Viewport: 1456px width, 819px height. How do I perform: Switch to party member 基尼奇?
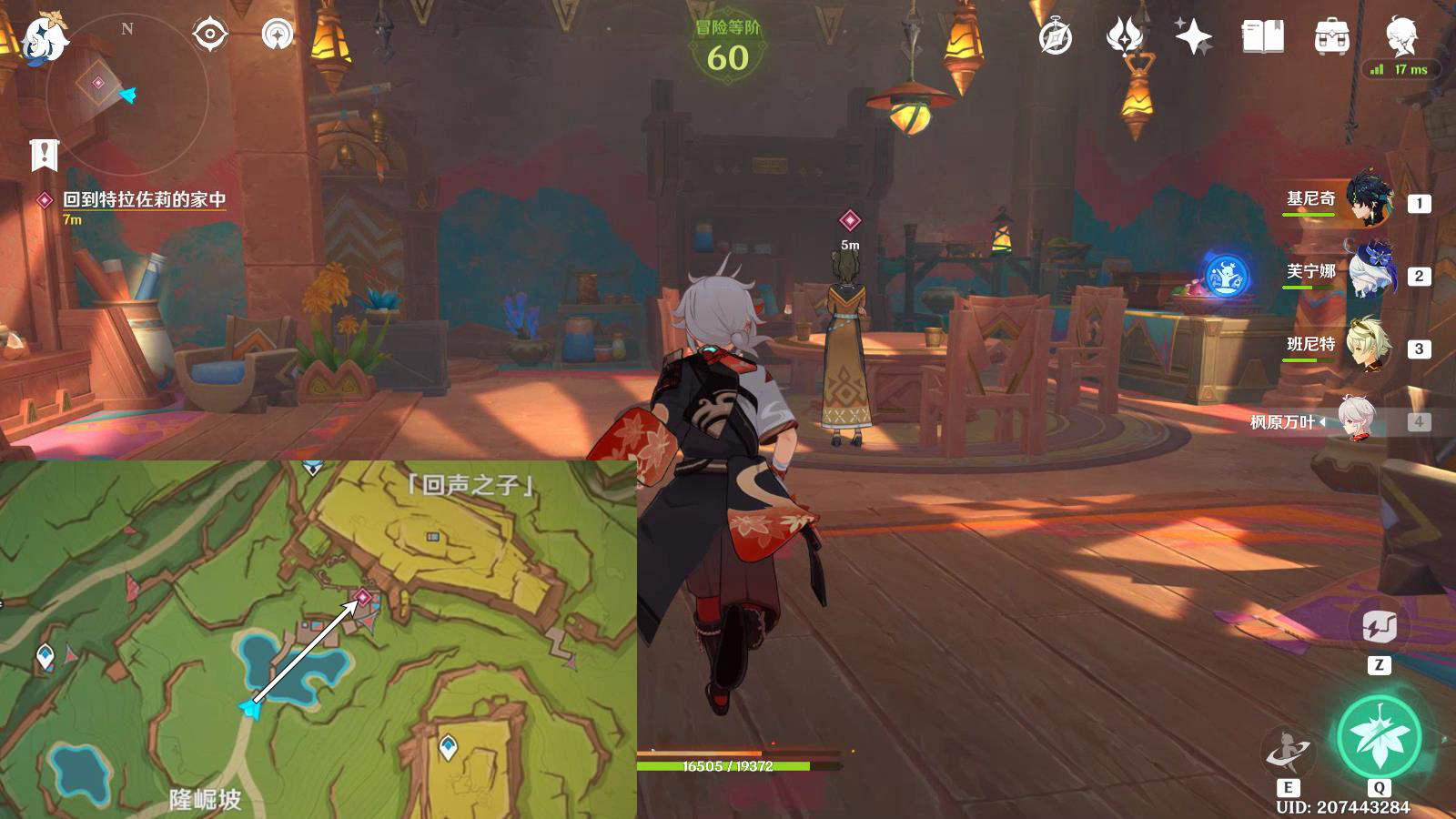(x=1367, y=199)
